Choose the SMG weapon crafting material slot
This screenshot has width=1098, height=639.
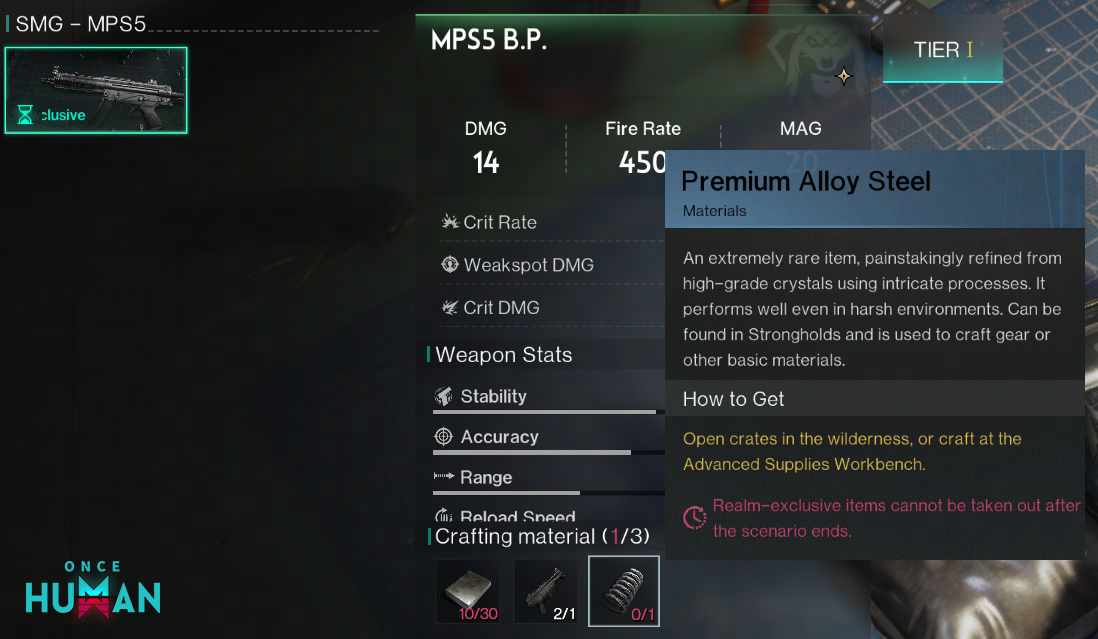545,591
